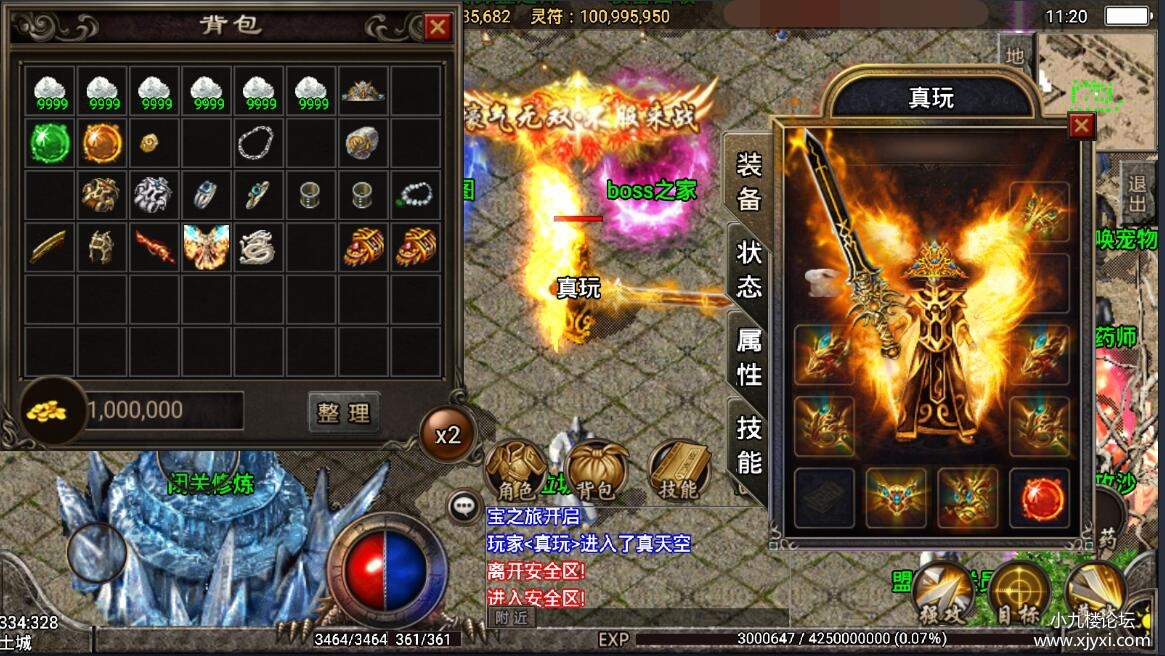Select the orange gem item

coord(101,142)
